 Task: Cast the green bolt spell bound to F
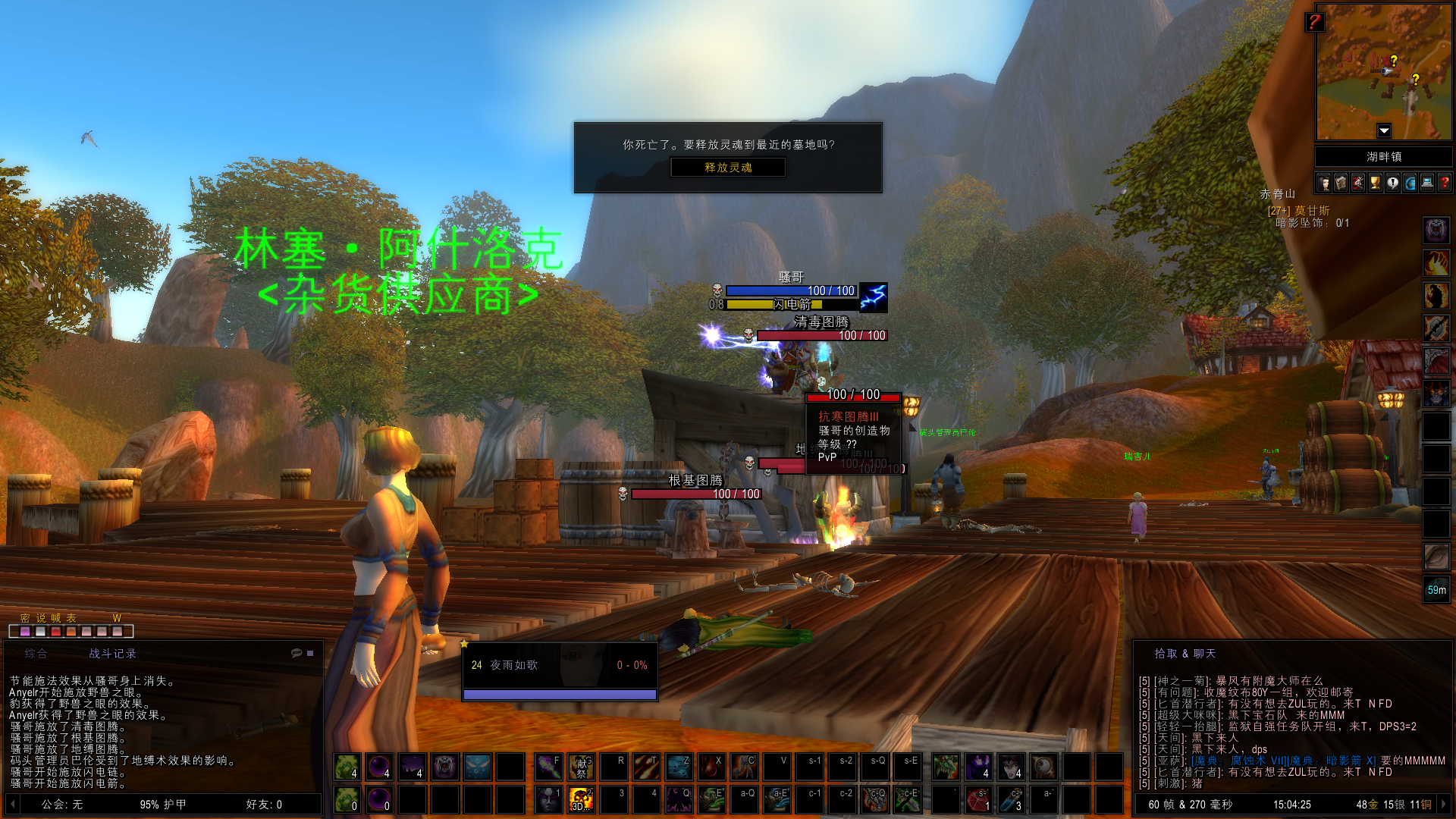[x=548, y=767]
